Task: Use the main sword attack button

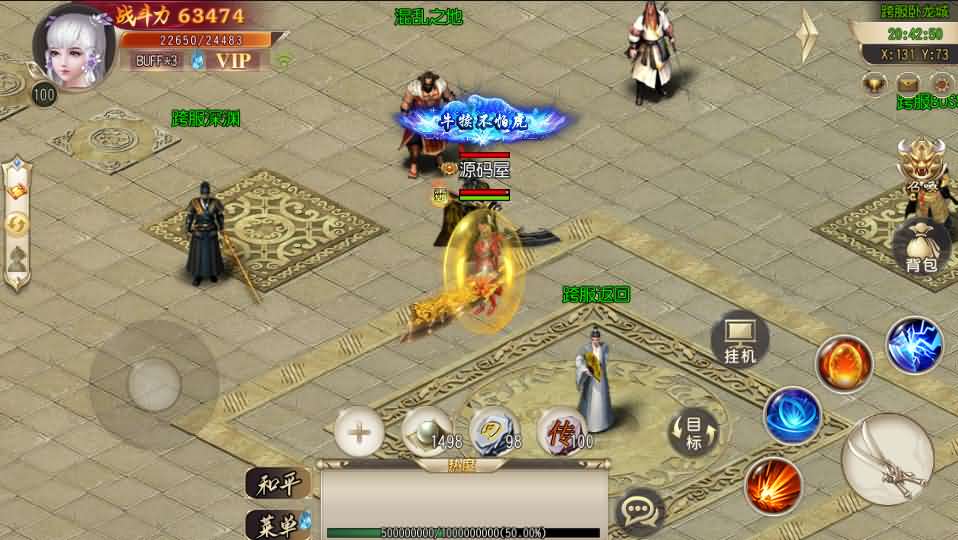Action: (887, 459)
